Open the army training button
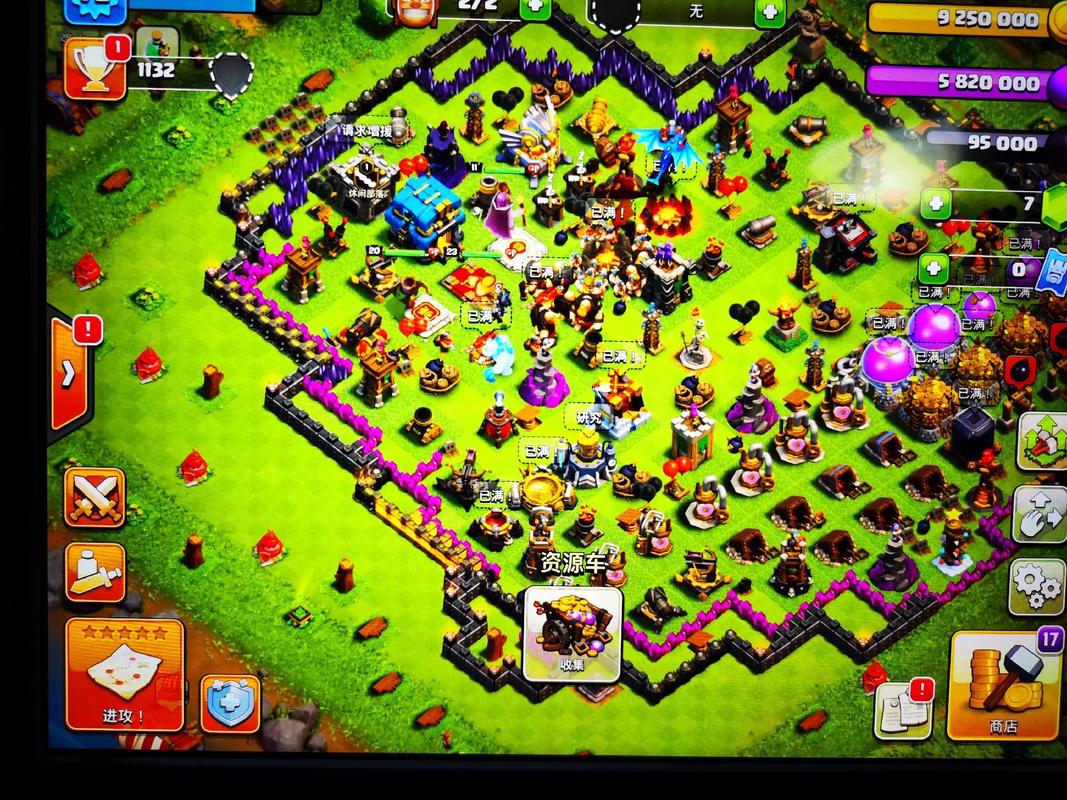Screen dimensions: 1067x800 tap(95, 573)
